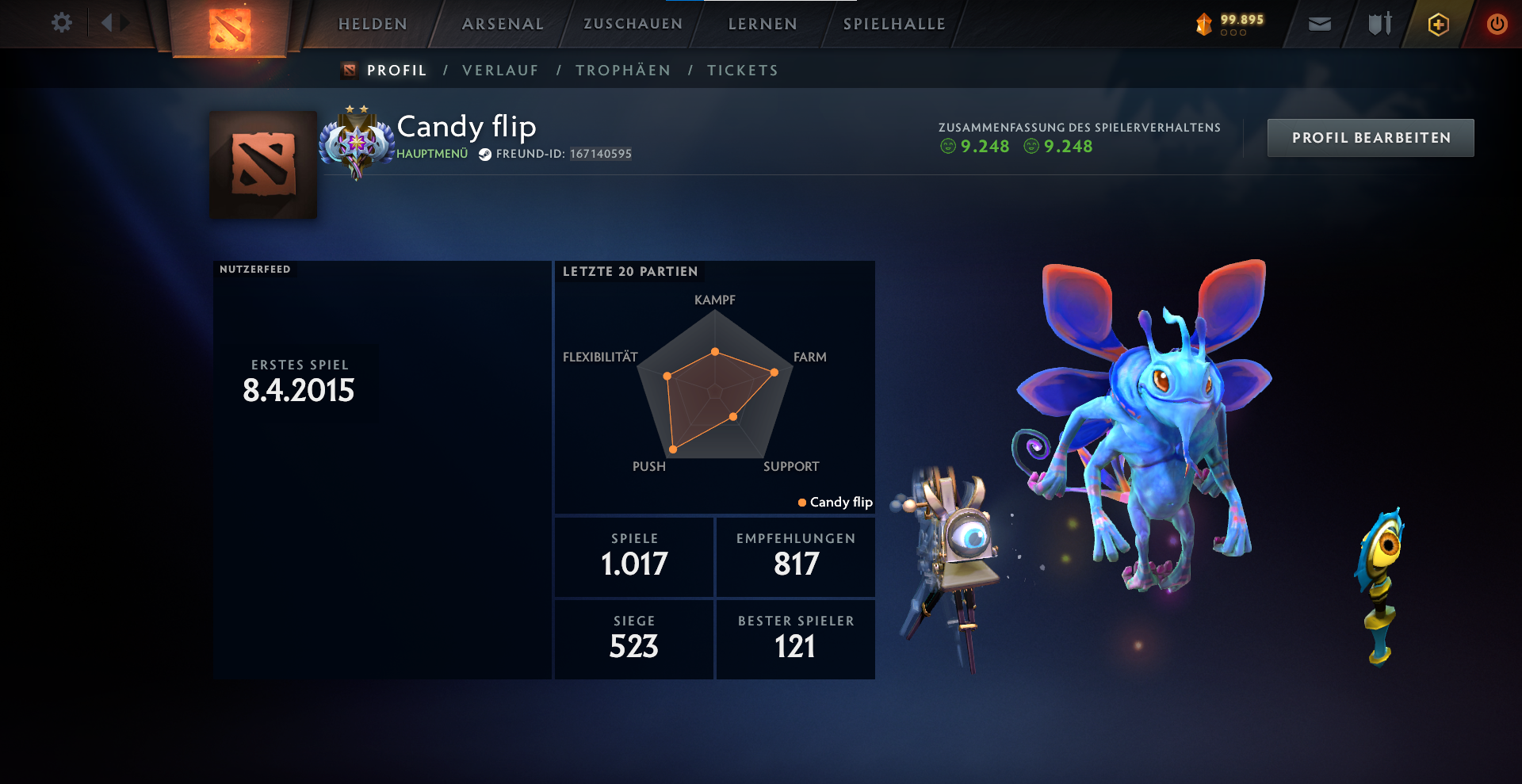Image resolution: width=1522 pixels, height=784 pixels.
Task: Click the Steam icon next to Freund-ID
Action: [485, 154]
